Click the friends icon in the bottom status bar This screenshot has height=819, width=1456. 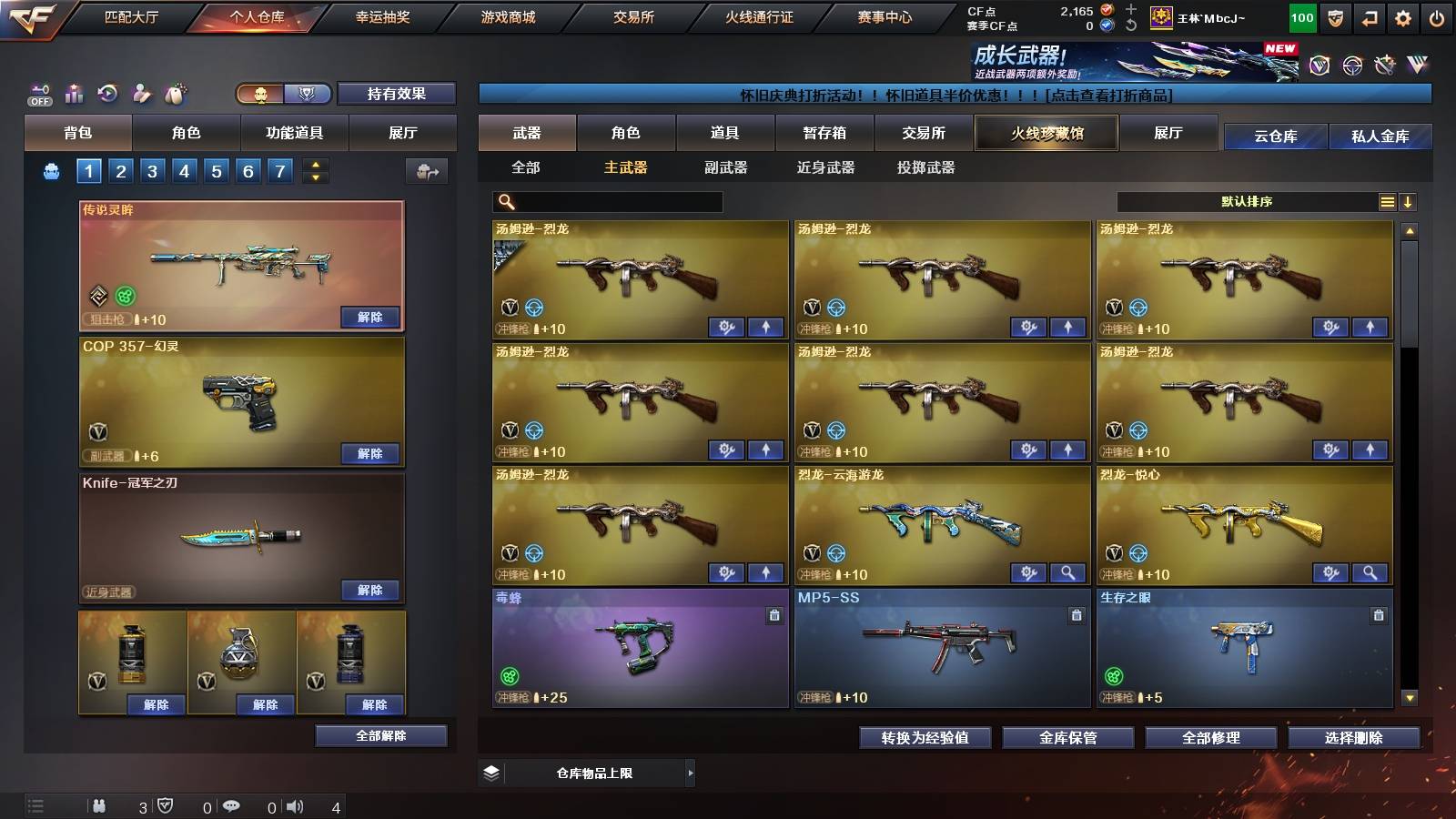point(98,805)
